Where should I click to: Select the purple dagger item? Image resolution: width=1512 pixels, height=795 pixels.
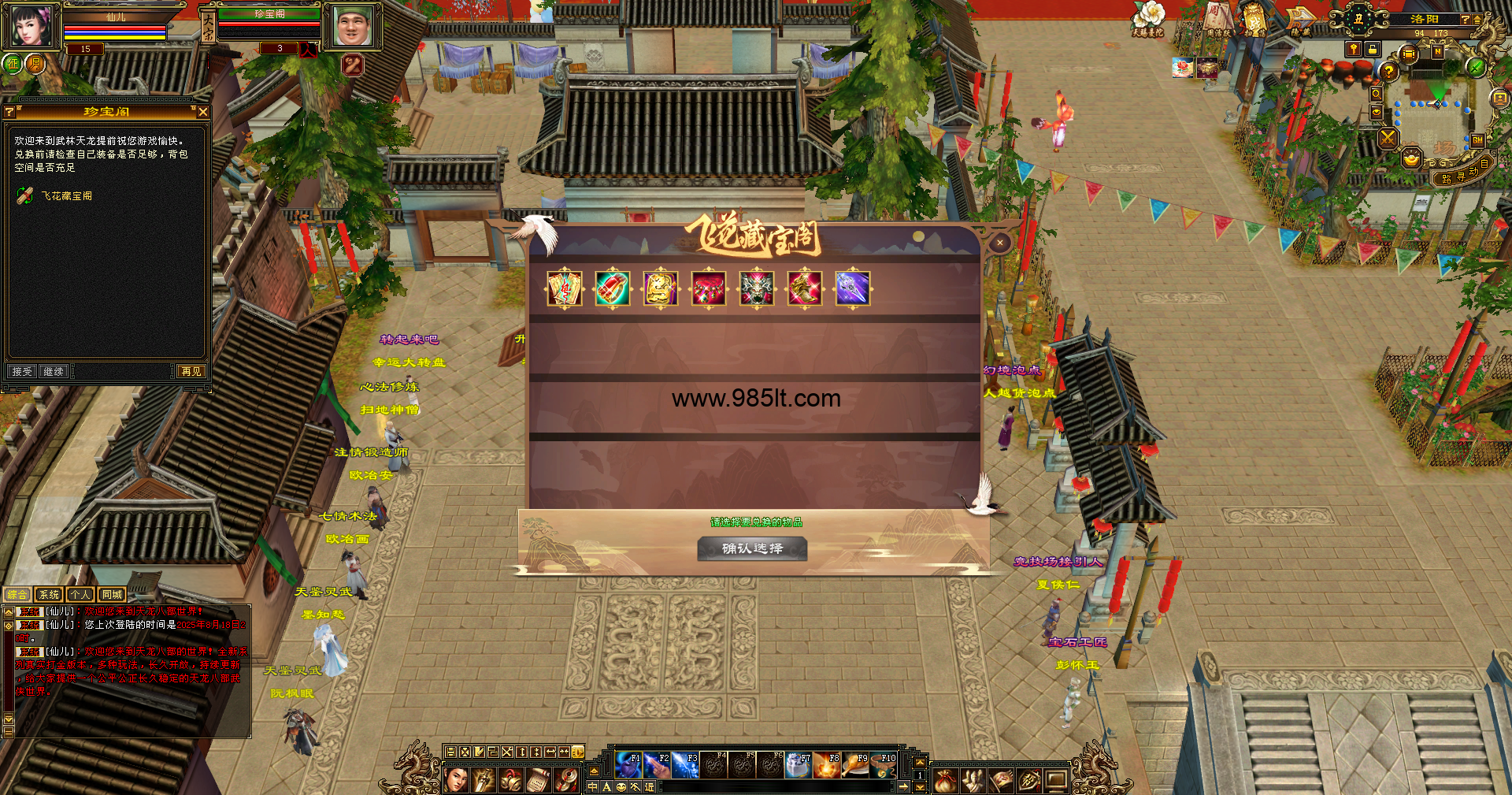tap(853, 288)
